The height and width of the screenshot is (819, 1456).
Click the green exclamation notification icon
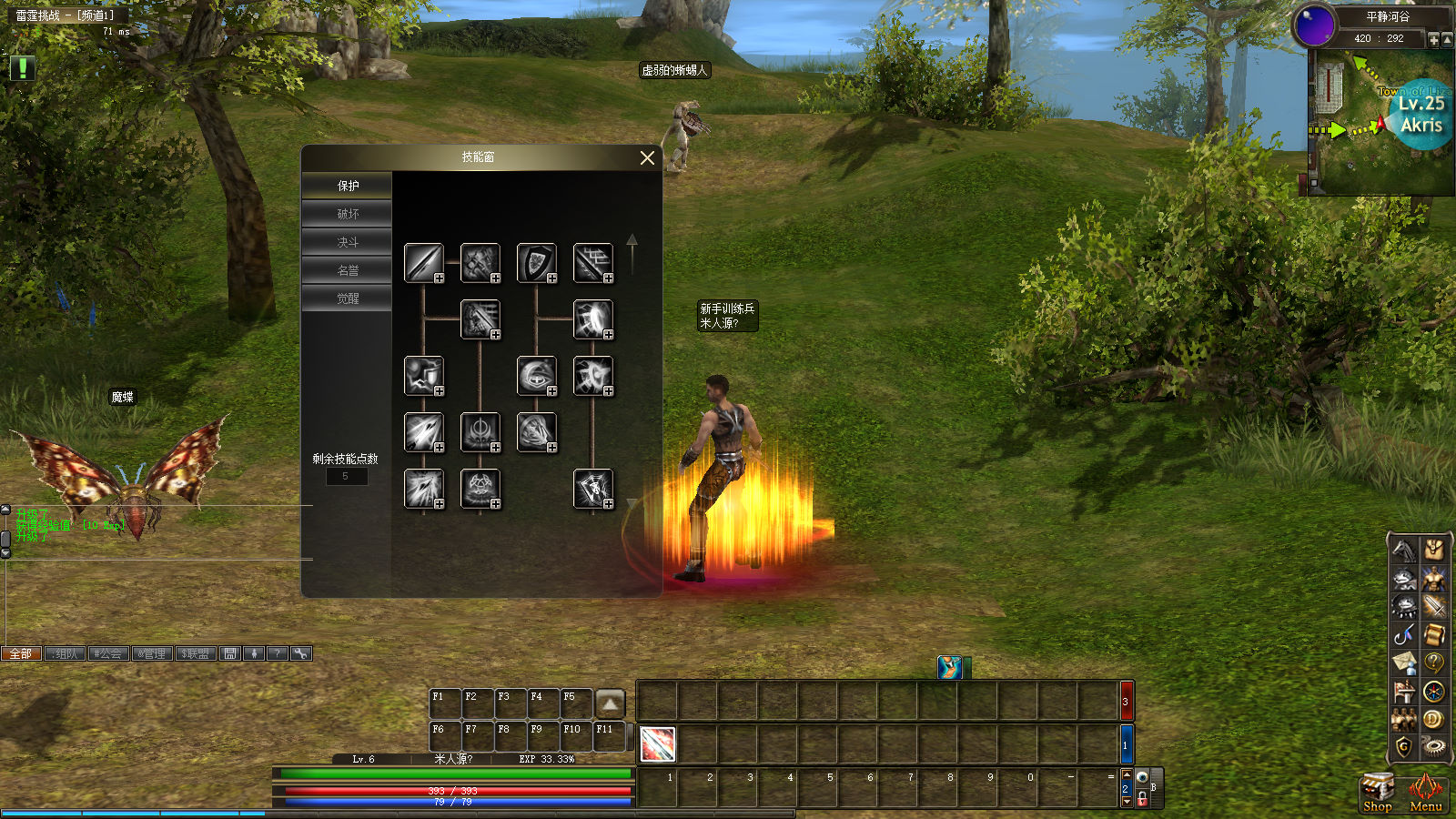pyautogui.click(x=22, y=67)
